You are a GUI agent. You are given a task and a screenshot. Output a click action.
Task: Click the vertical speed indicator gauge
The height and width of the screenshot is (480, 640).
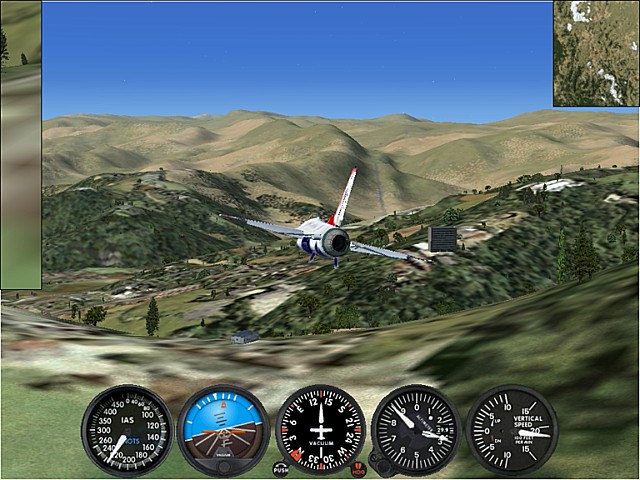[x=511, y=430]
